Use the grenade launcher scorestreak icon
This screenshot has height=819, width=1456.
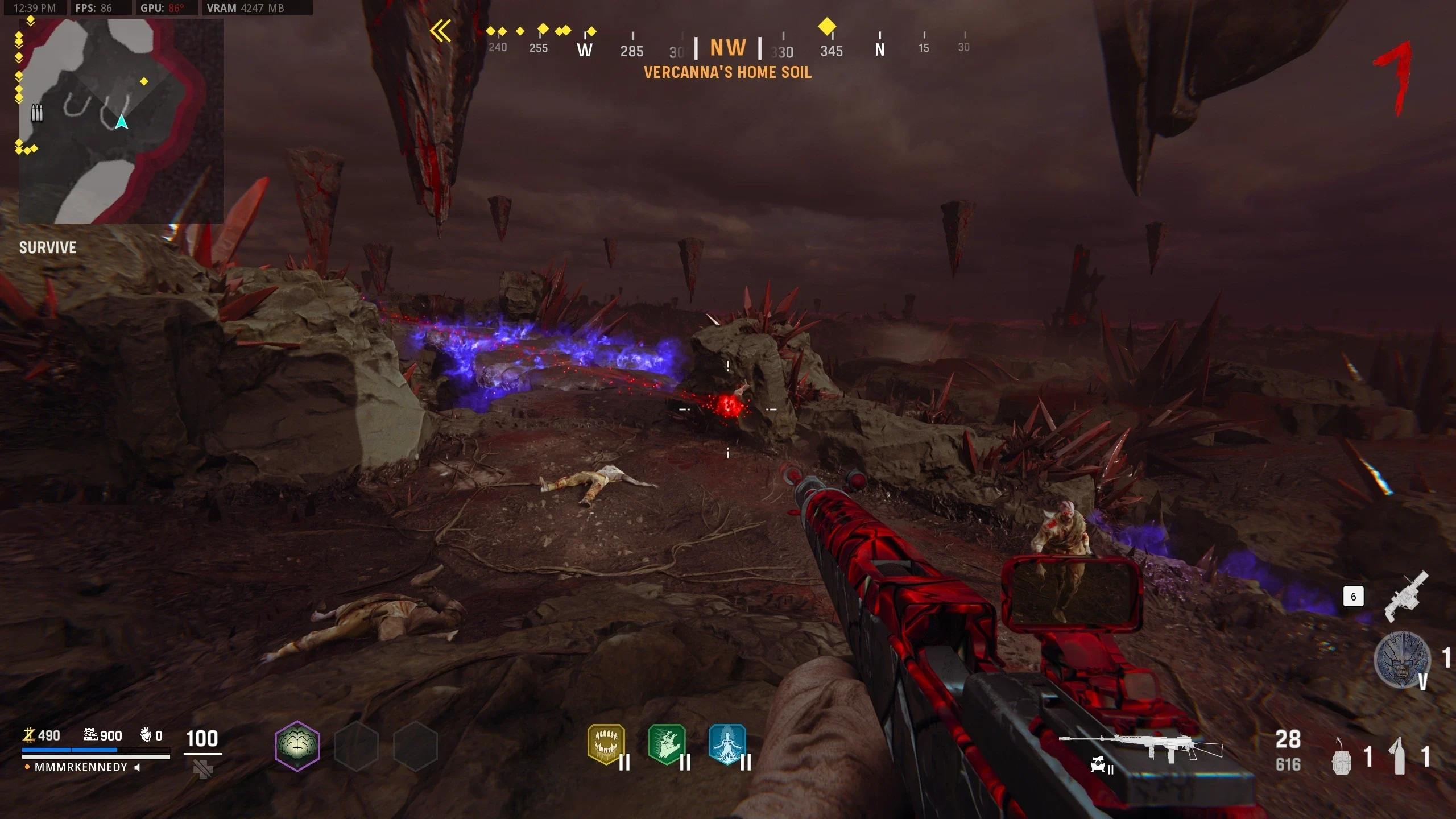point(1406,597)
